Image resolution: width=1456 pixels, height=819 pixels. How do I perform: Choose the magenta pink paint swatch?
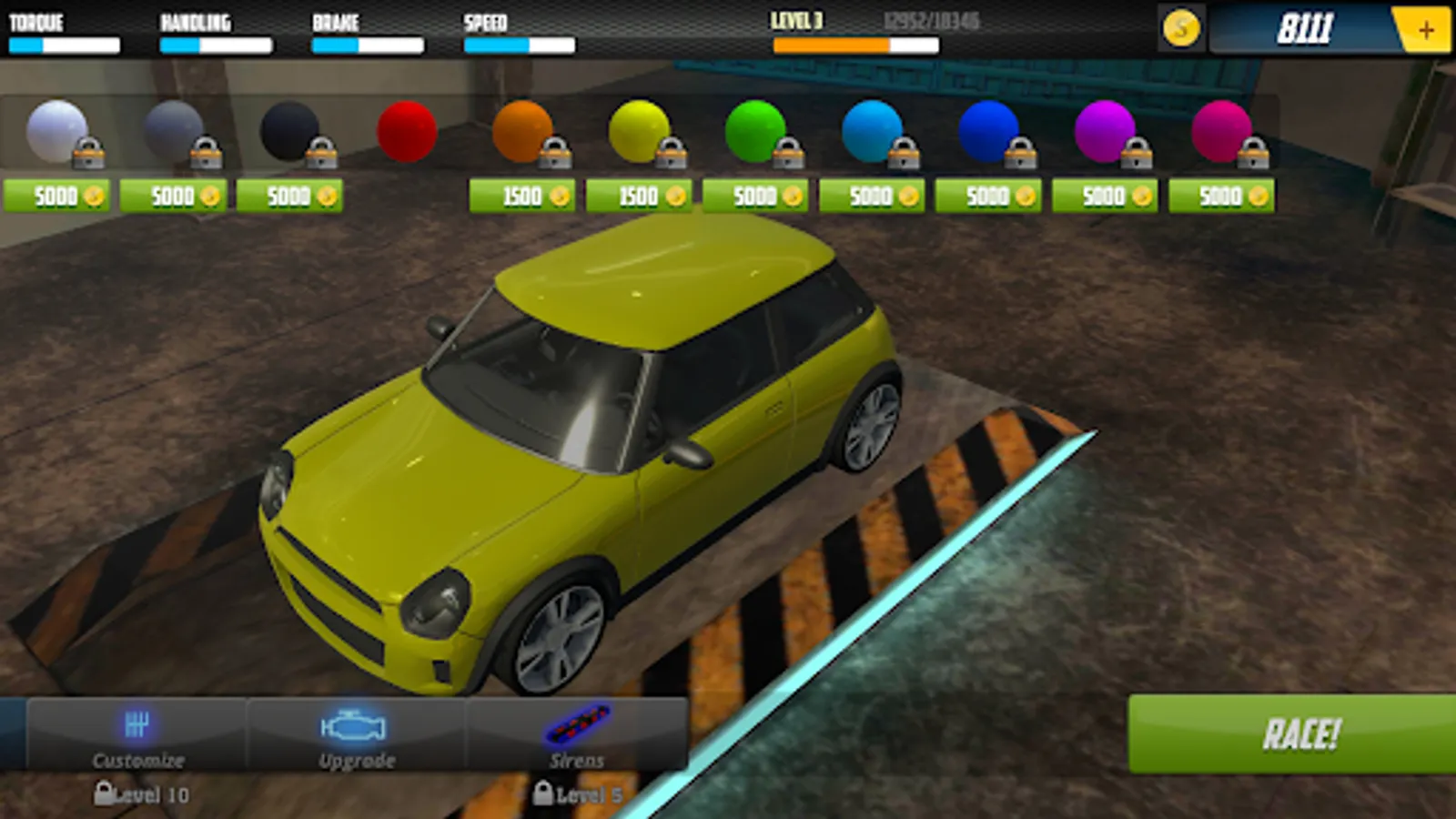[1220, 132]
